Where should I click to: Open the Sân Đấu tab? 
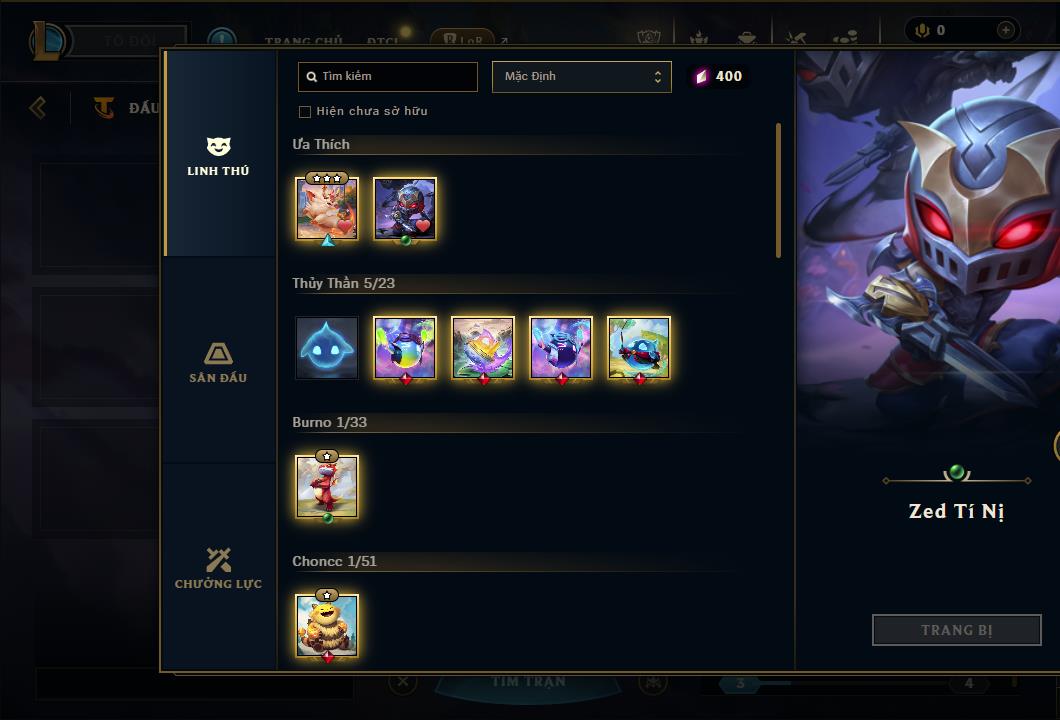point(218,362)
